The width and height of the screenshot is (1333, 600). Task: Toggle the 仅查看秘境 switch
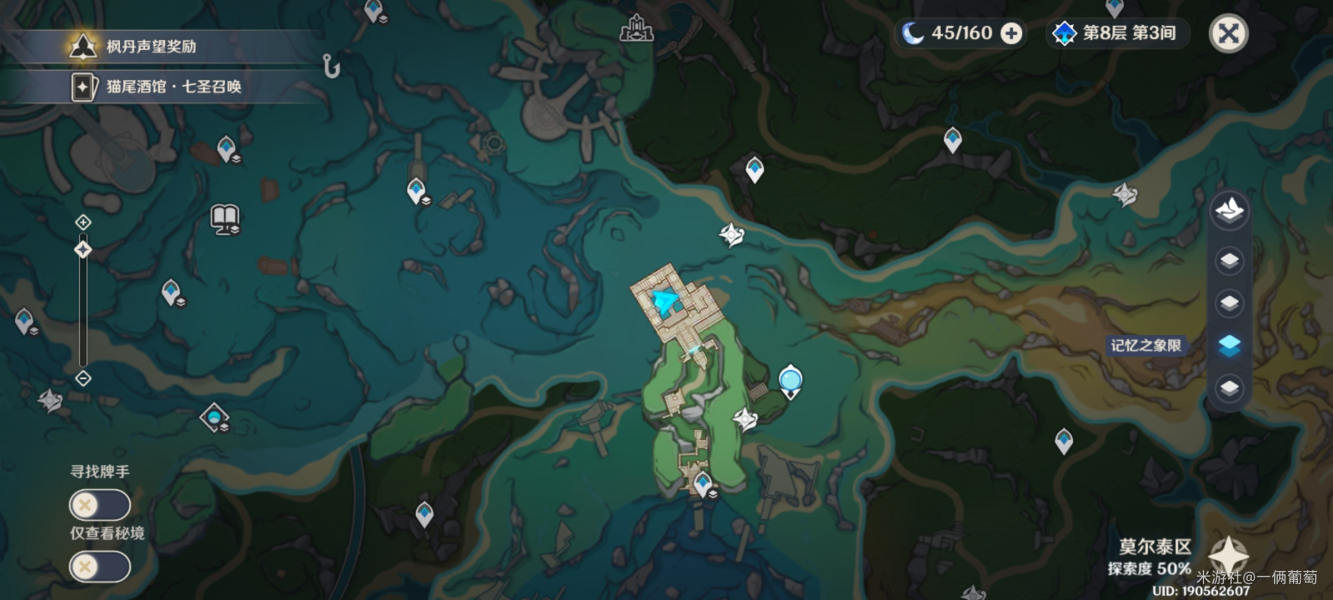click(x=99, y=567)
